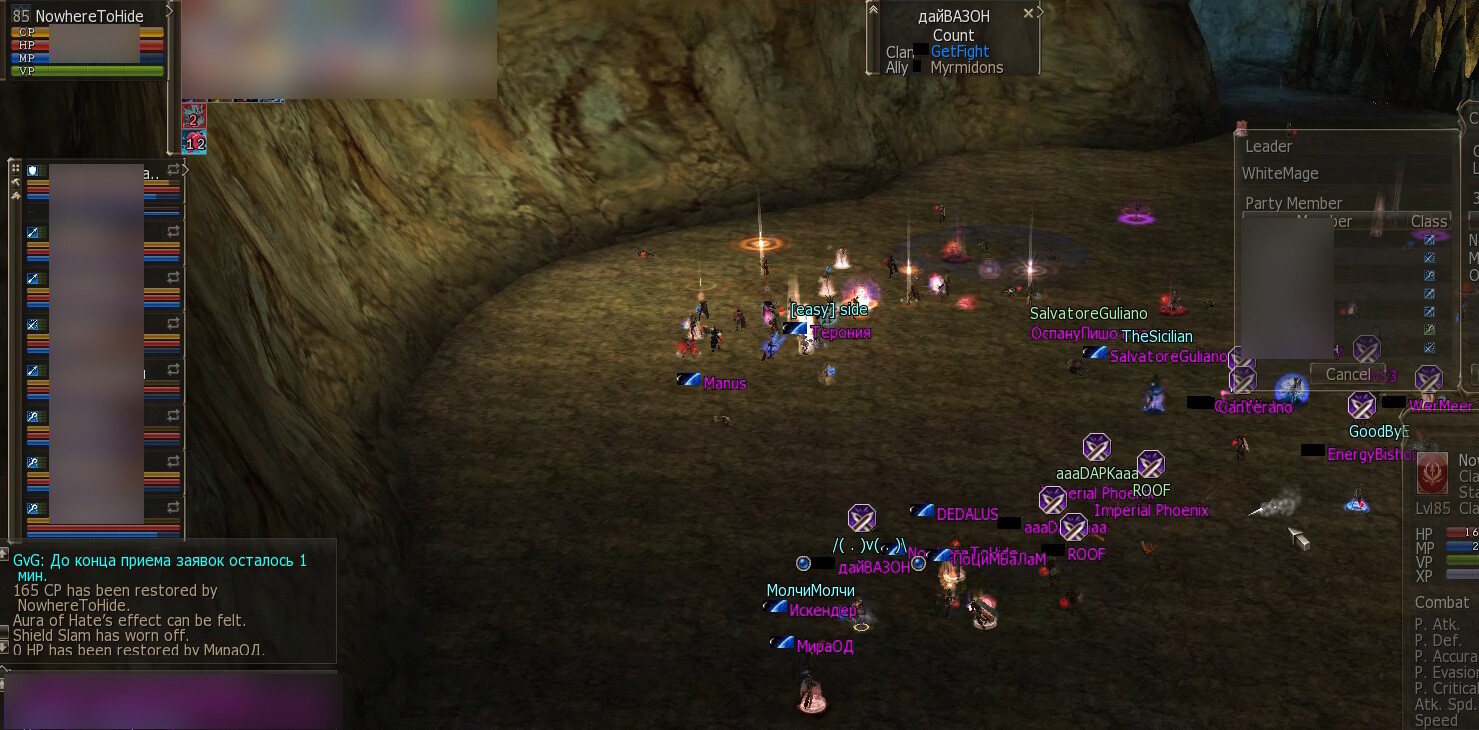Viewport: 1479px width, 730px height.
Task: Cancel the party member window
Action: coord(1347,374)
